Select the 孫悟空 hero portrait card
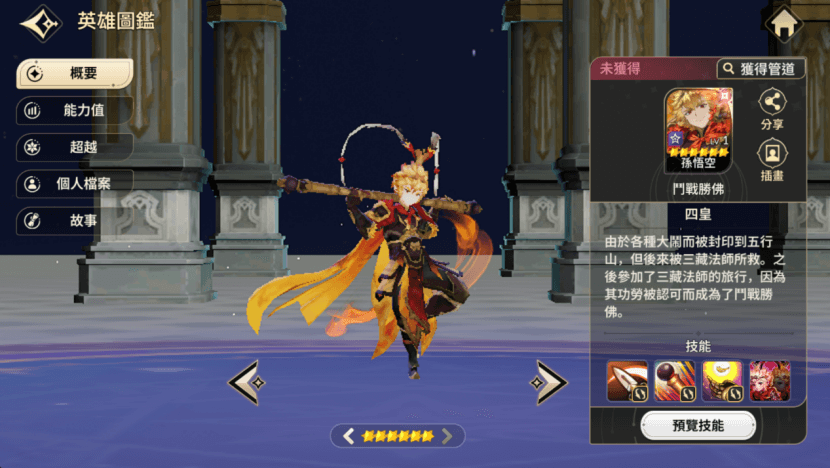Image resolution: width=830 pixels, height=468 pixels. [699, 130]
